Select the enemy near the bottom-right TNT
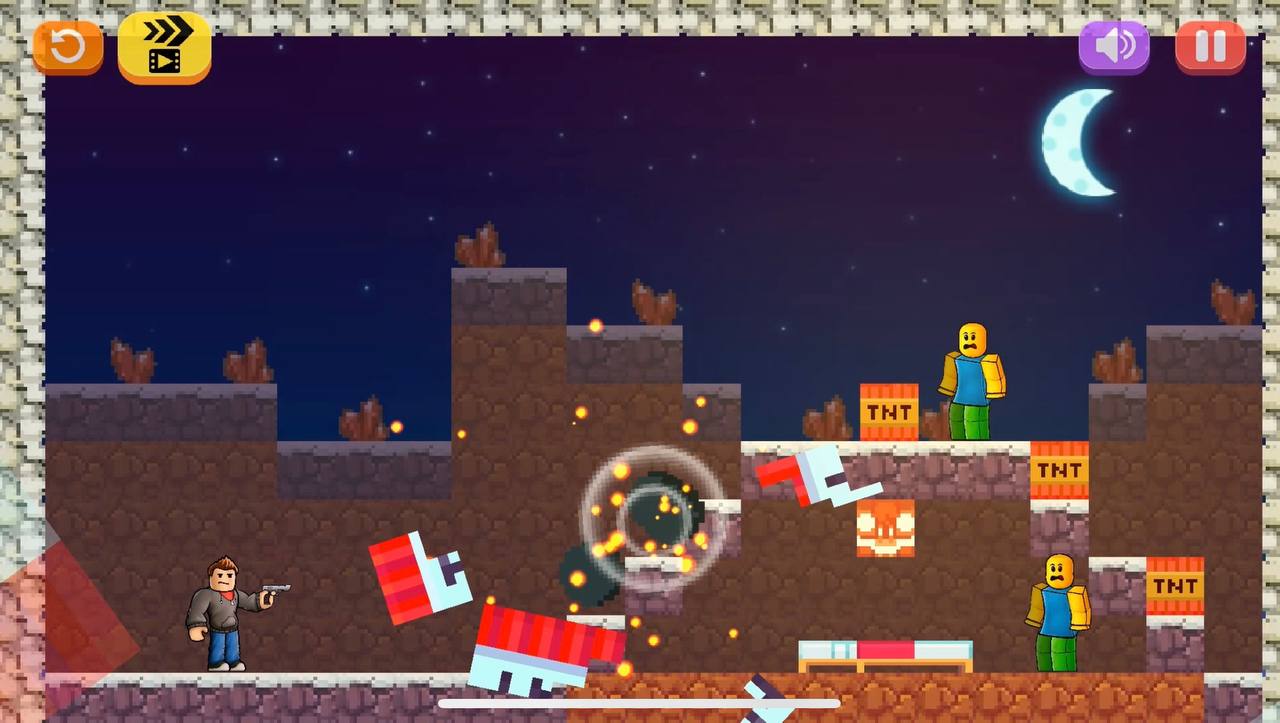 [1055, 610]
